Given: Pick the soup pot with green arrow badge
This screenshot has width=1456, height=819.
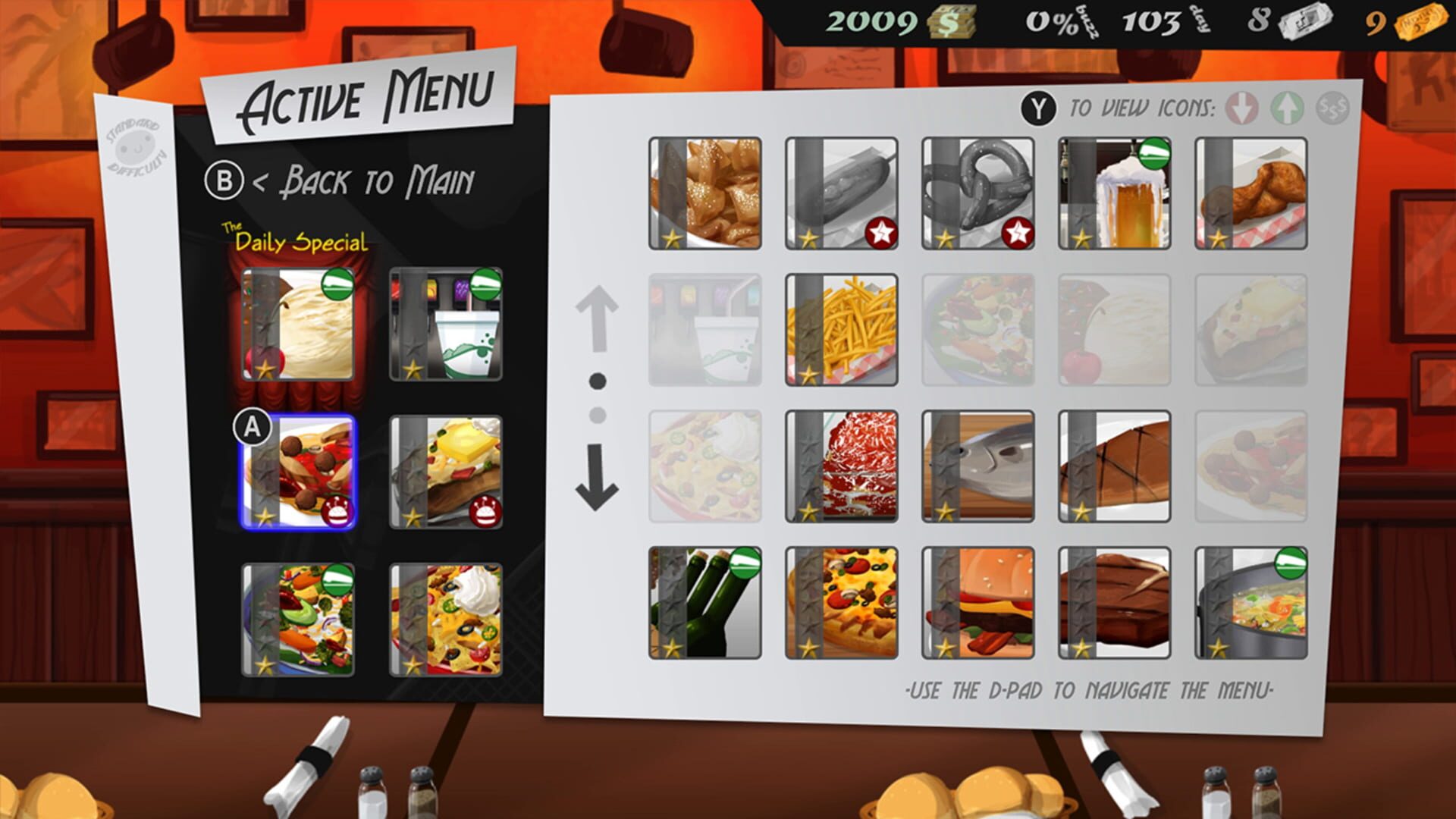Looking at the screenshot, I should 1249,603.
